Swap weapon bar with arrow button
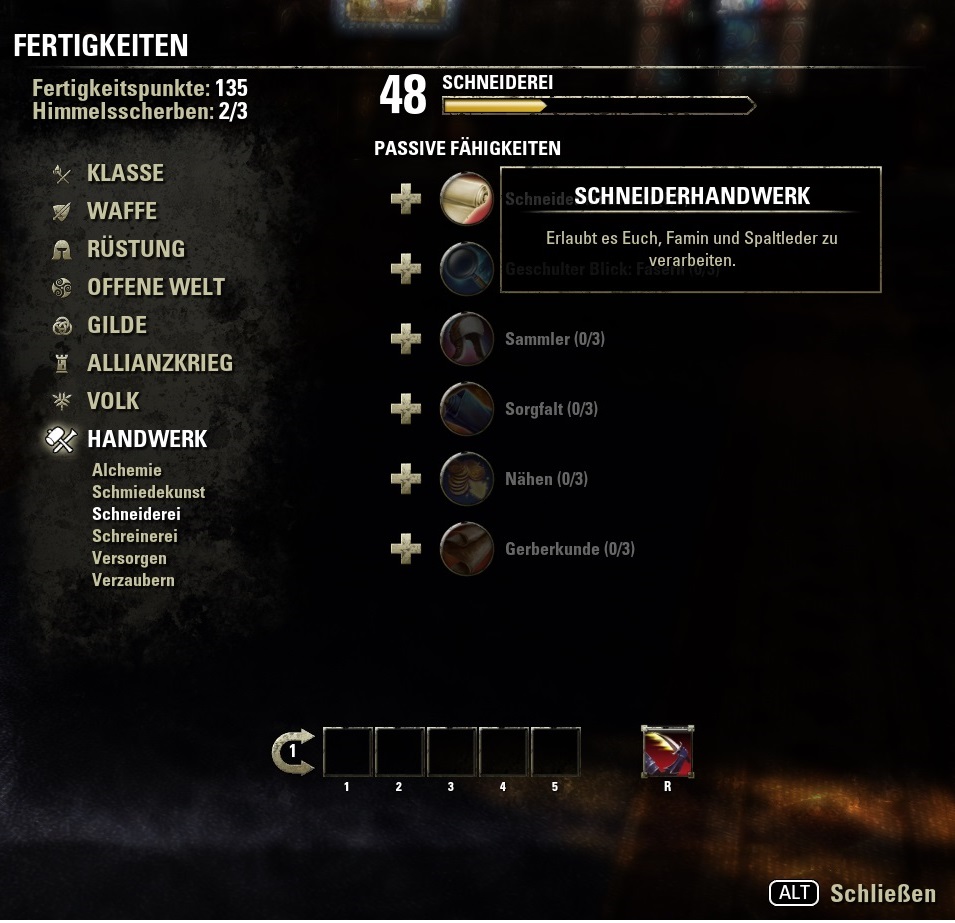This screenshot has width=955, height=923. pyautogui.click(x=293, y=752)
